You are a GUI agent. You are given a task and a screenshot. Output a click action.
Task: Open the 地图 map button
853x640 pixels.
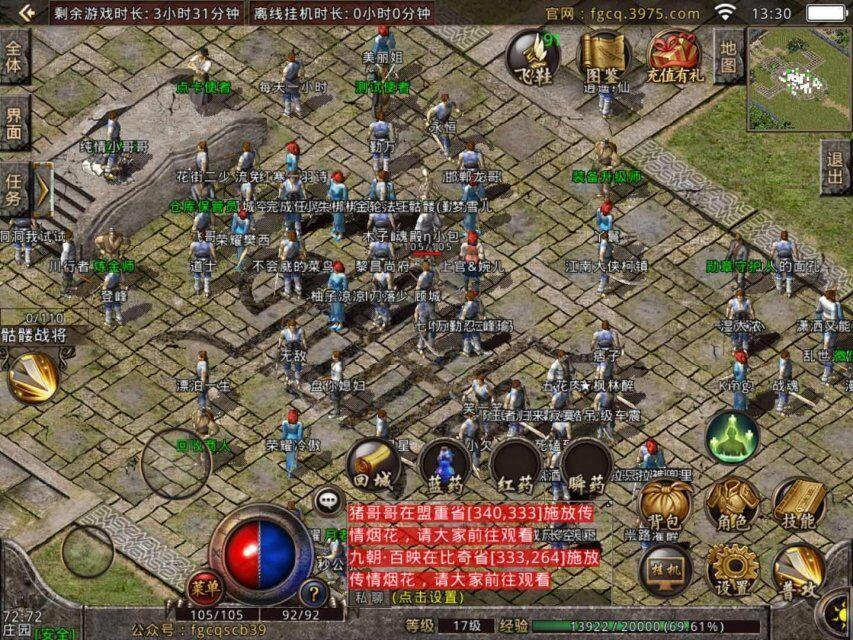(x=728, y=56)
